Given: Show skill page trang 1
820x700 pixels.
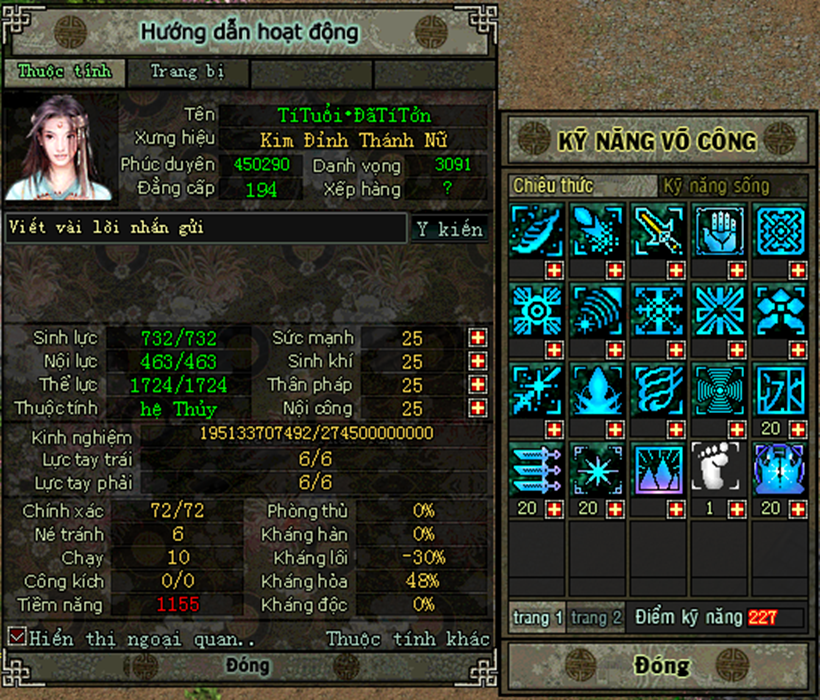Looking at the screenshot, I should click(538, 618).
